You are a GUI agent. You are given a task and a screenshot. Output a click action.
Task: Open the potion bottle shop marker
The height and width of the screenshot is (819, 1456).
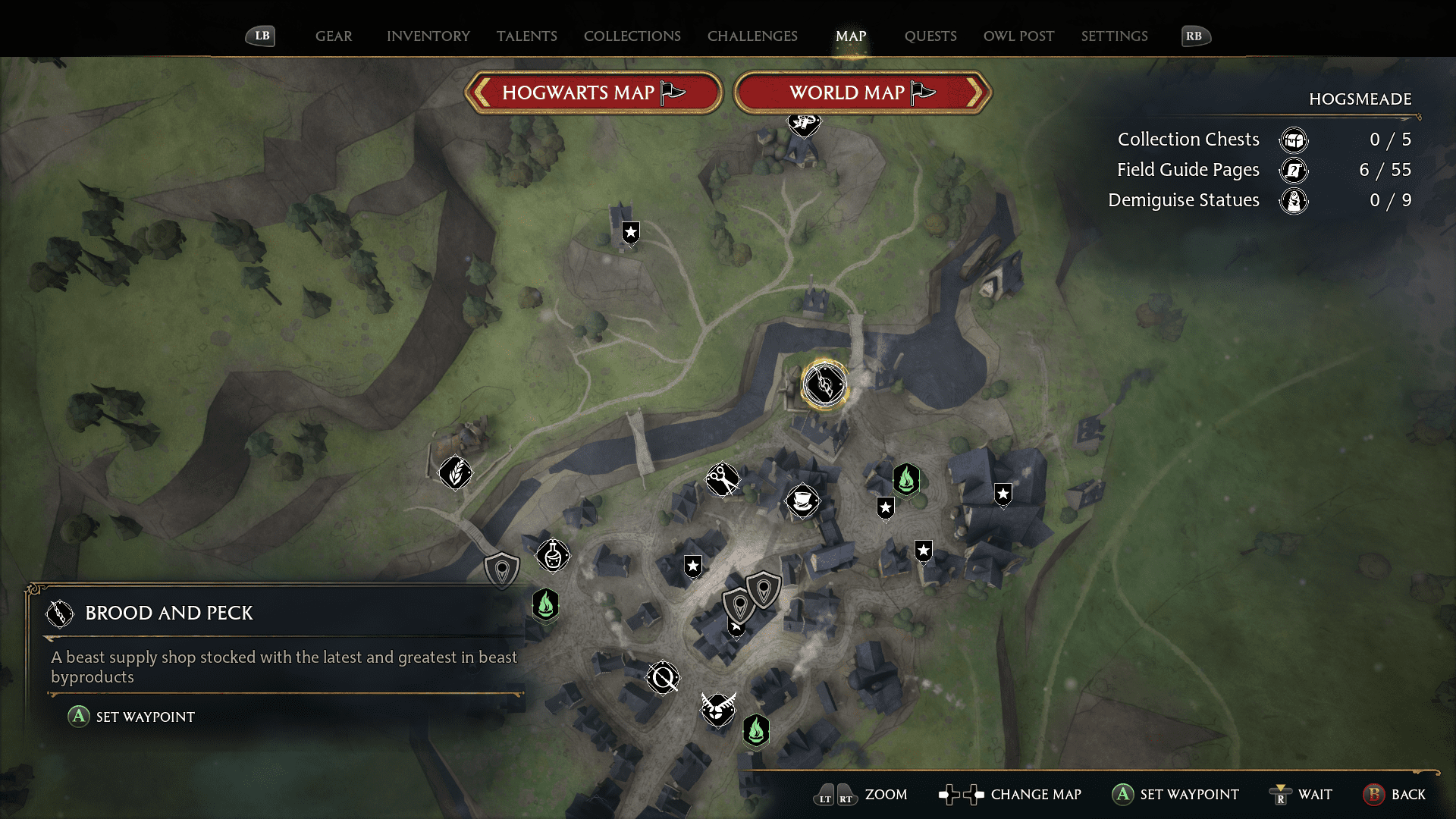[x=553, y=556]
